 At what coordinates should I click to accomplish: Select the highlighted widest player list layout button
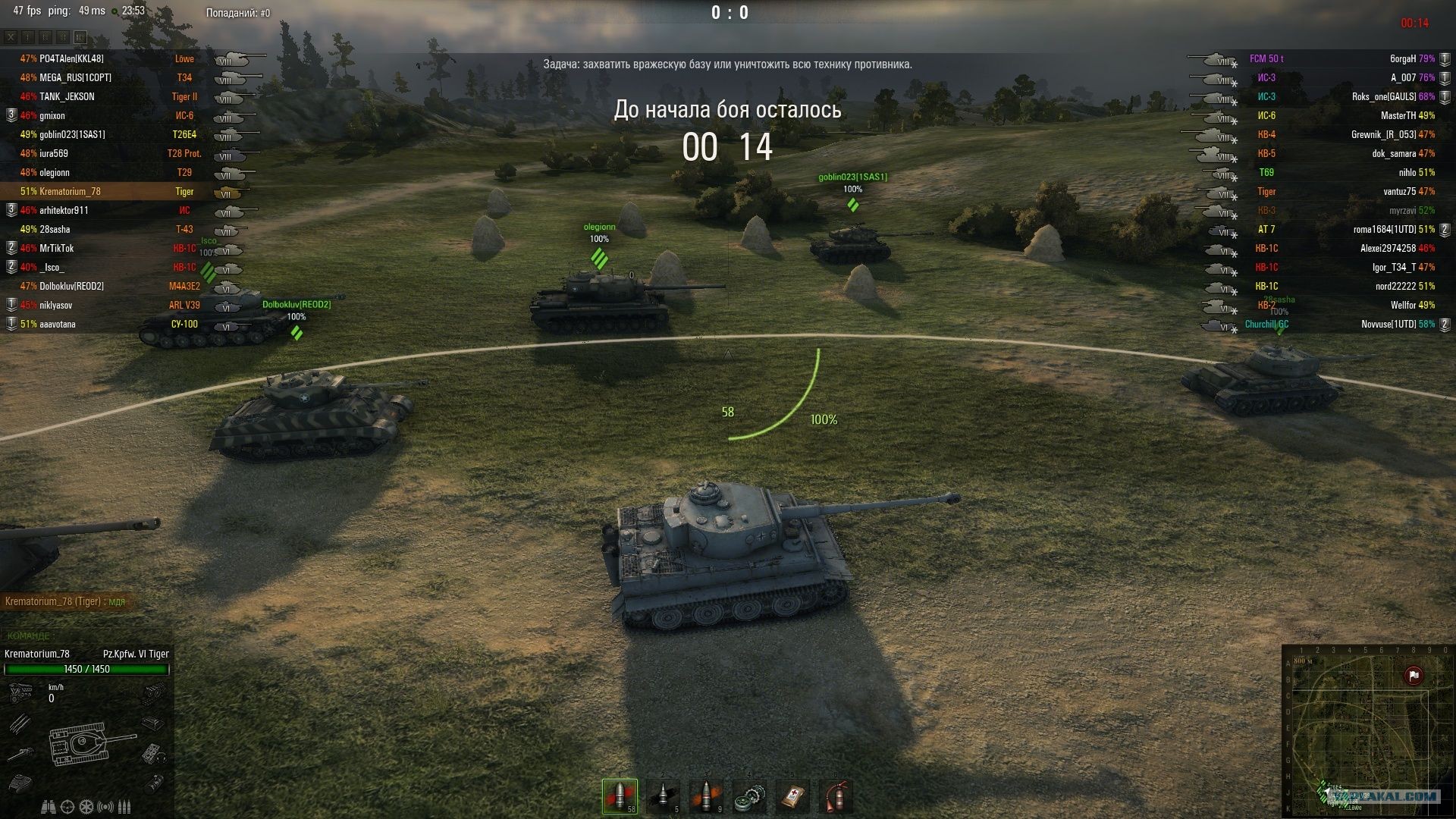pyautogui.click(x=80, y=36)
